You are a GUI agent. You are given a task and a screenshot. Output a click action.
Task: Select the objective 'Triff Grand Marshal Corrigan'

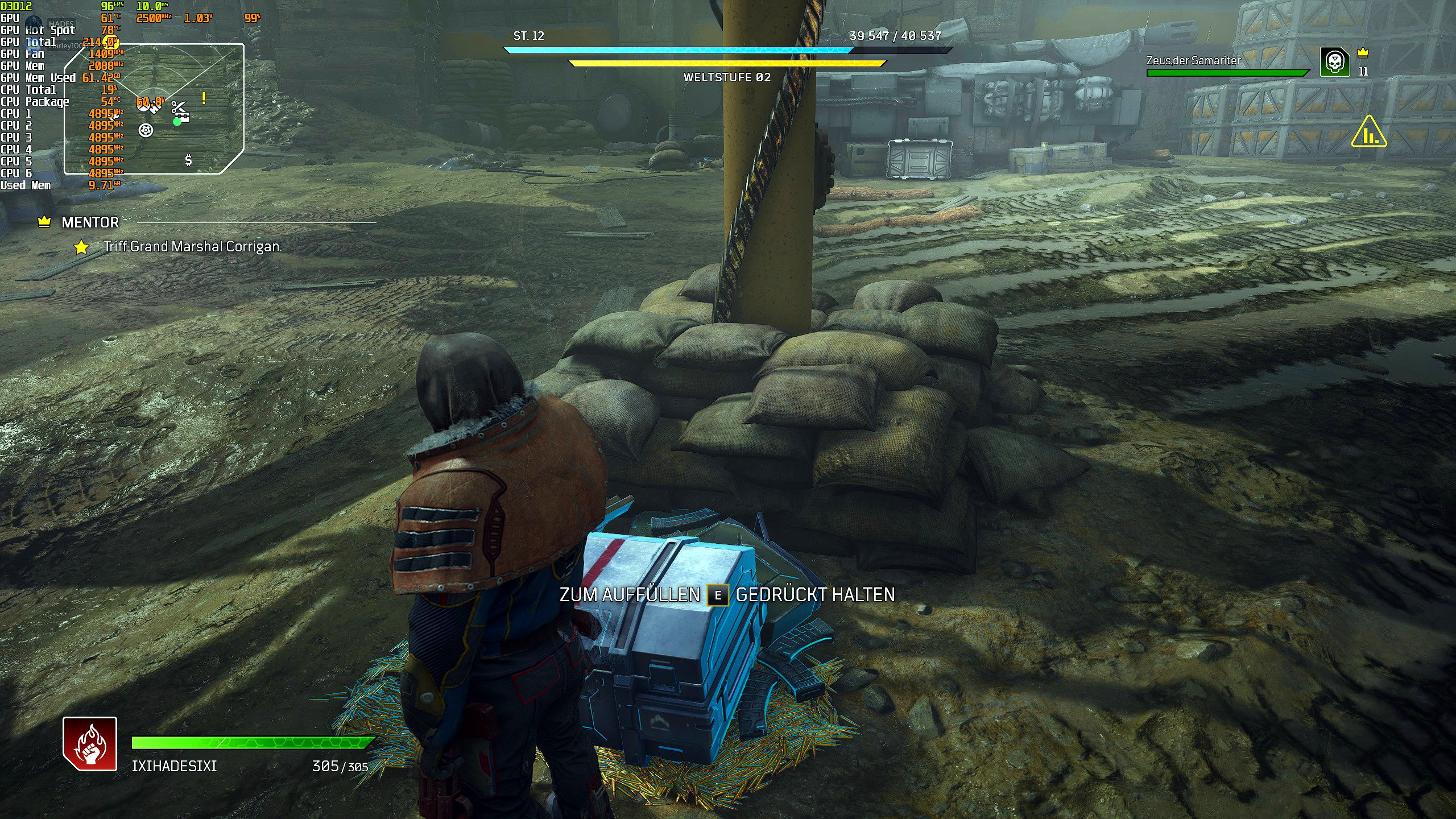(192, 246)
